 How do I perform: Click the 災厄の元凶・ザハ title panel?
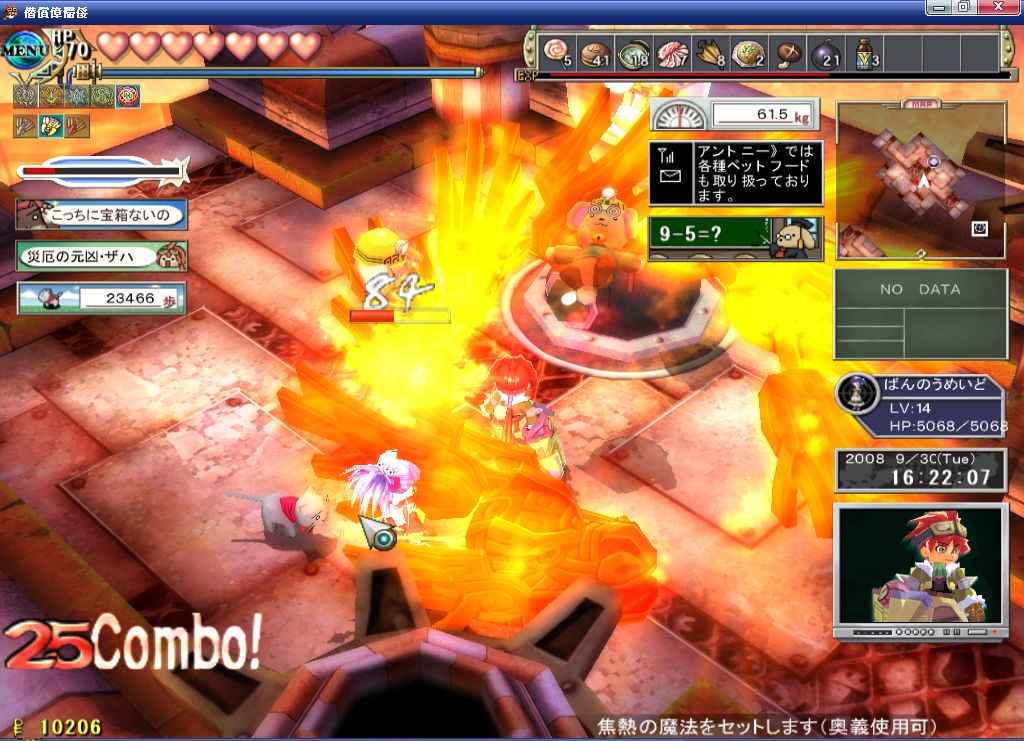pos(100,256)
